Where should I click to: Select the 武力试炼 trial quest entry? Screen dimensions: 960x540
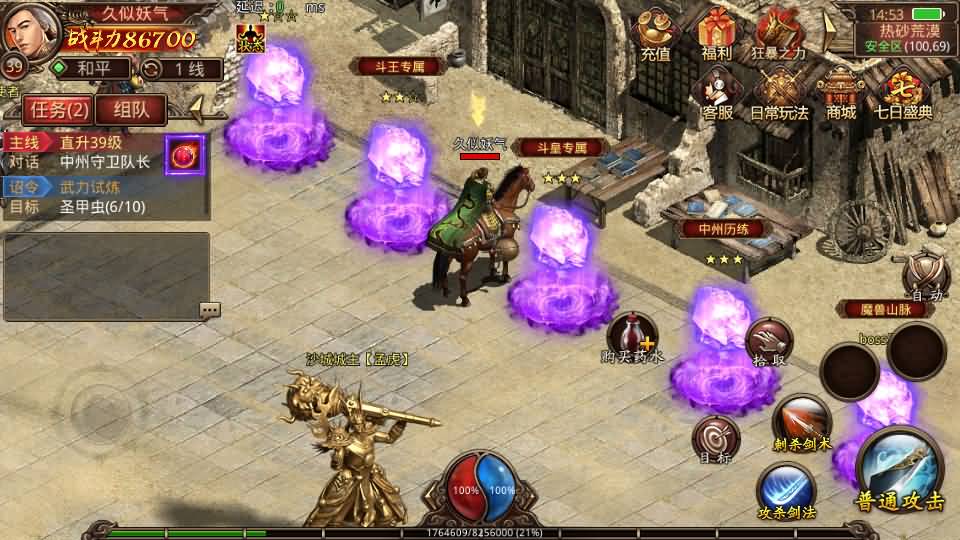click(85, 187)
